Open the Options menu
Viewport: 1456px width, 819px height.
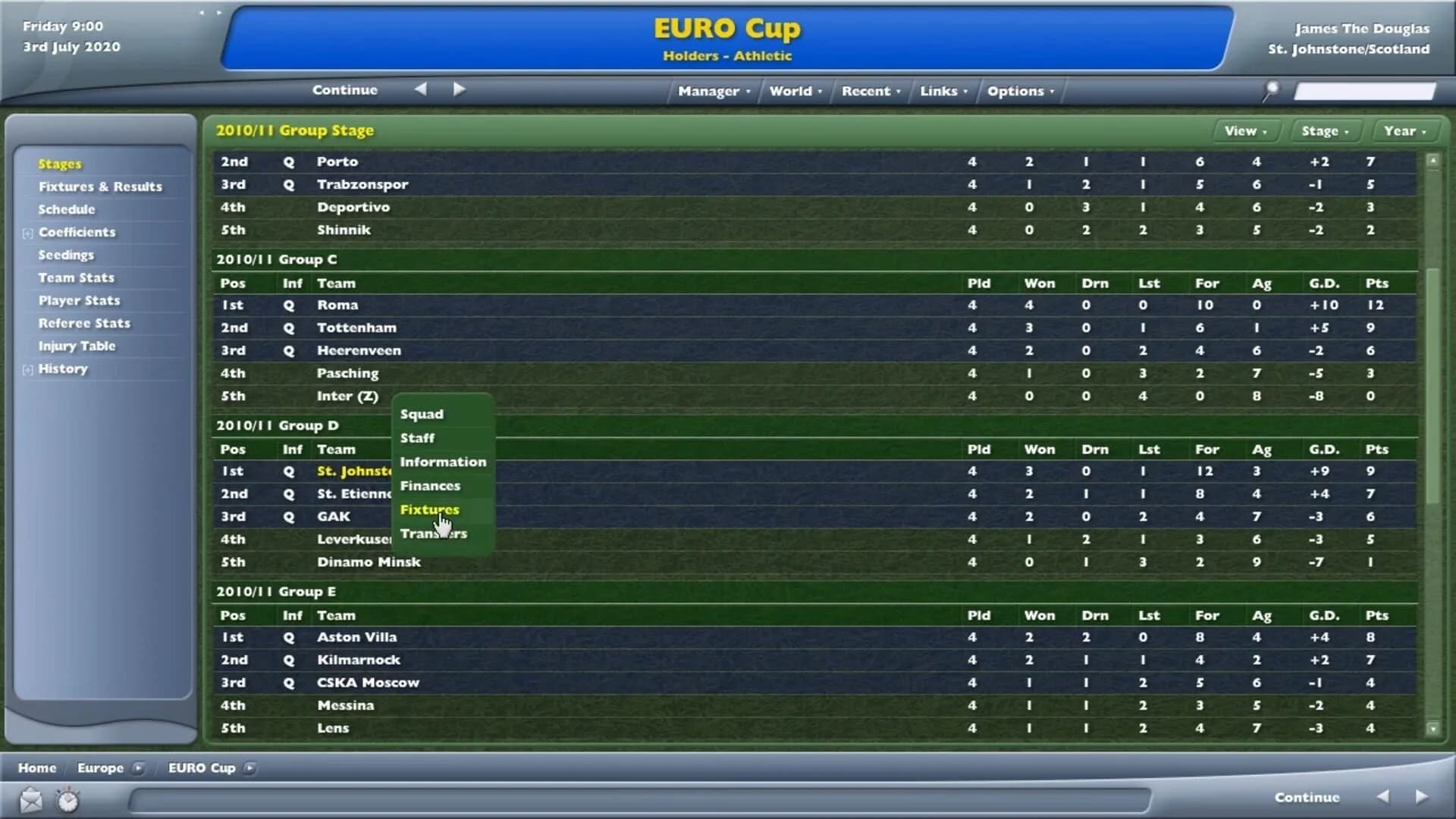[x=1019, y=90]
